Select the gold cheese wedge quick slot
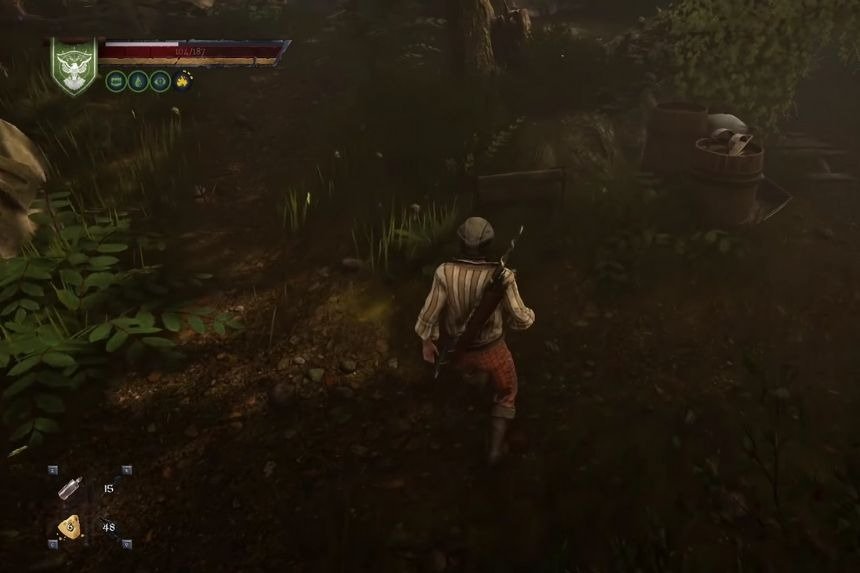Screen dimensions: 860x573 point(70,527)
